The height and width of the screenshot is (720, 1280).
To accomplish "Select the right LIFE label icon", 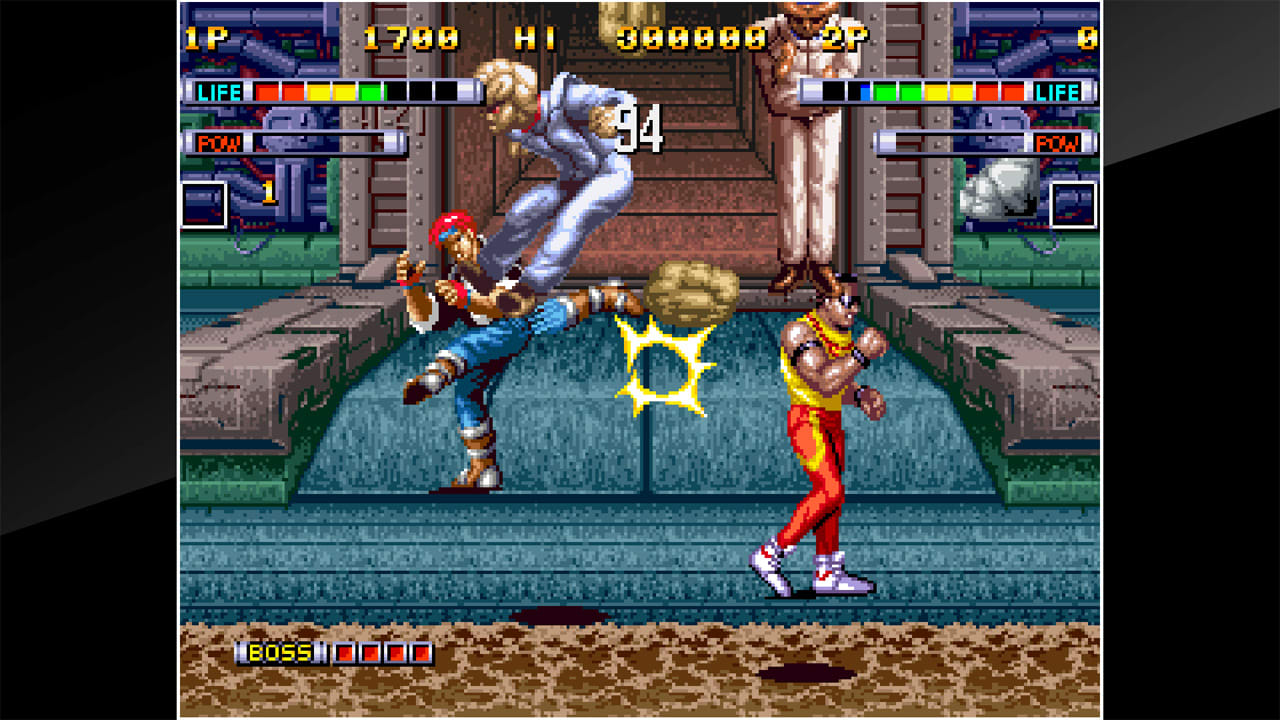I will pos(1058,92).
